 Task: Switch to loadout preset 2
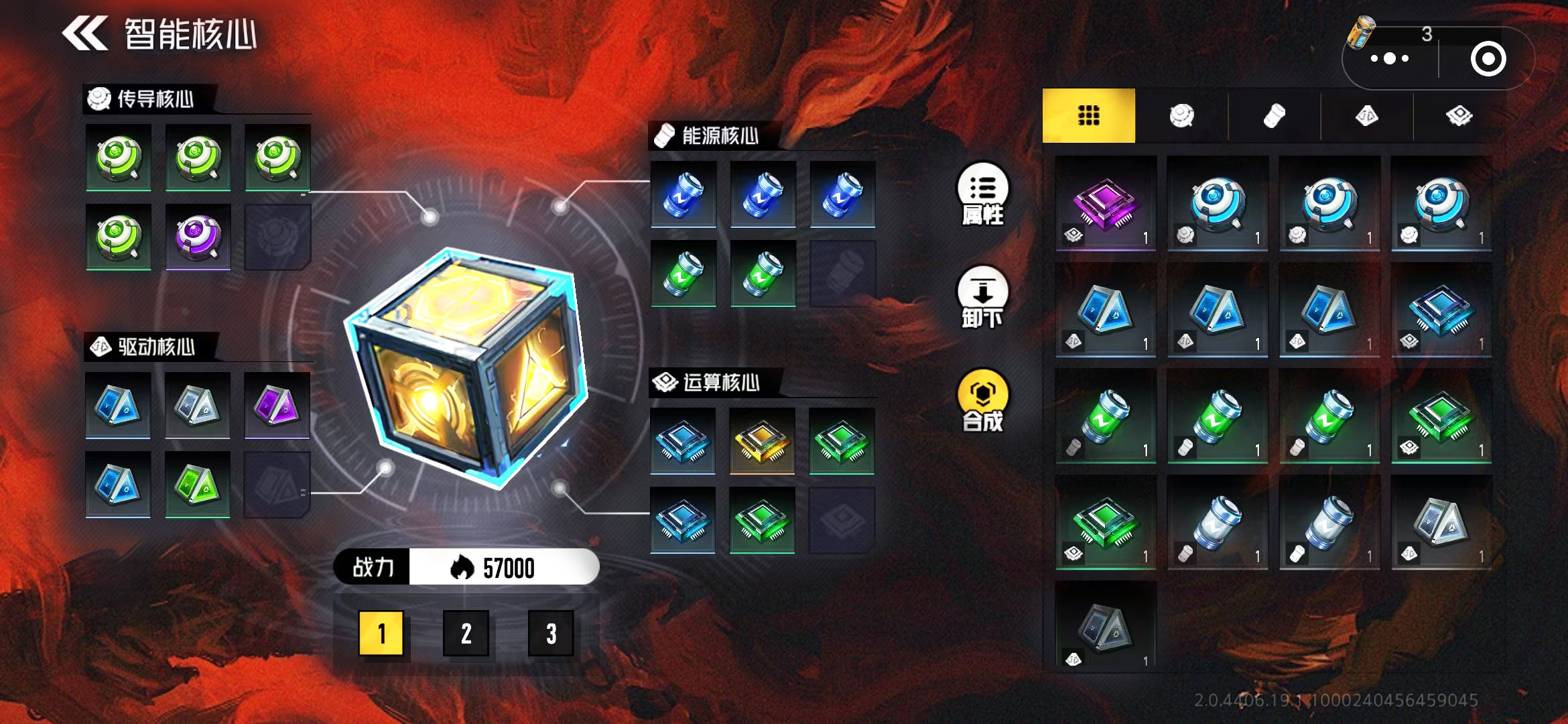(466, 633)
